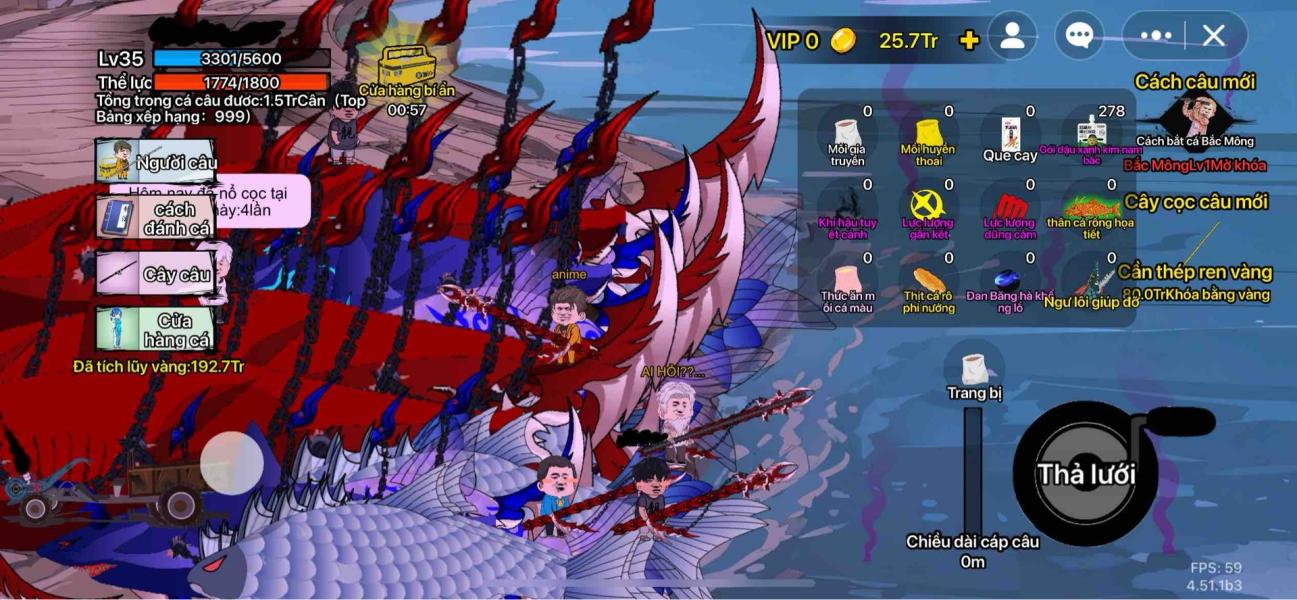Close the game with the X button
The height and width of the screenshot is (600, 1297).
click(x=1214, y=37)
